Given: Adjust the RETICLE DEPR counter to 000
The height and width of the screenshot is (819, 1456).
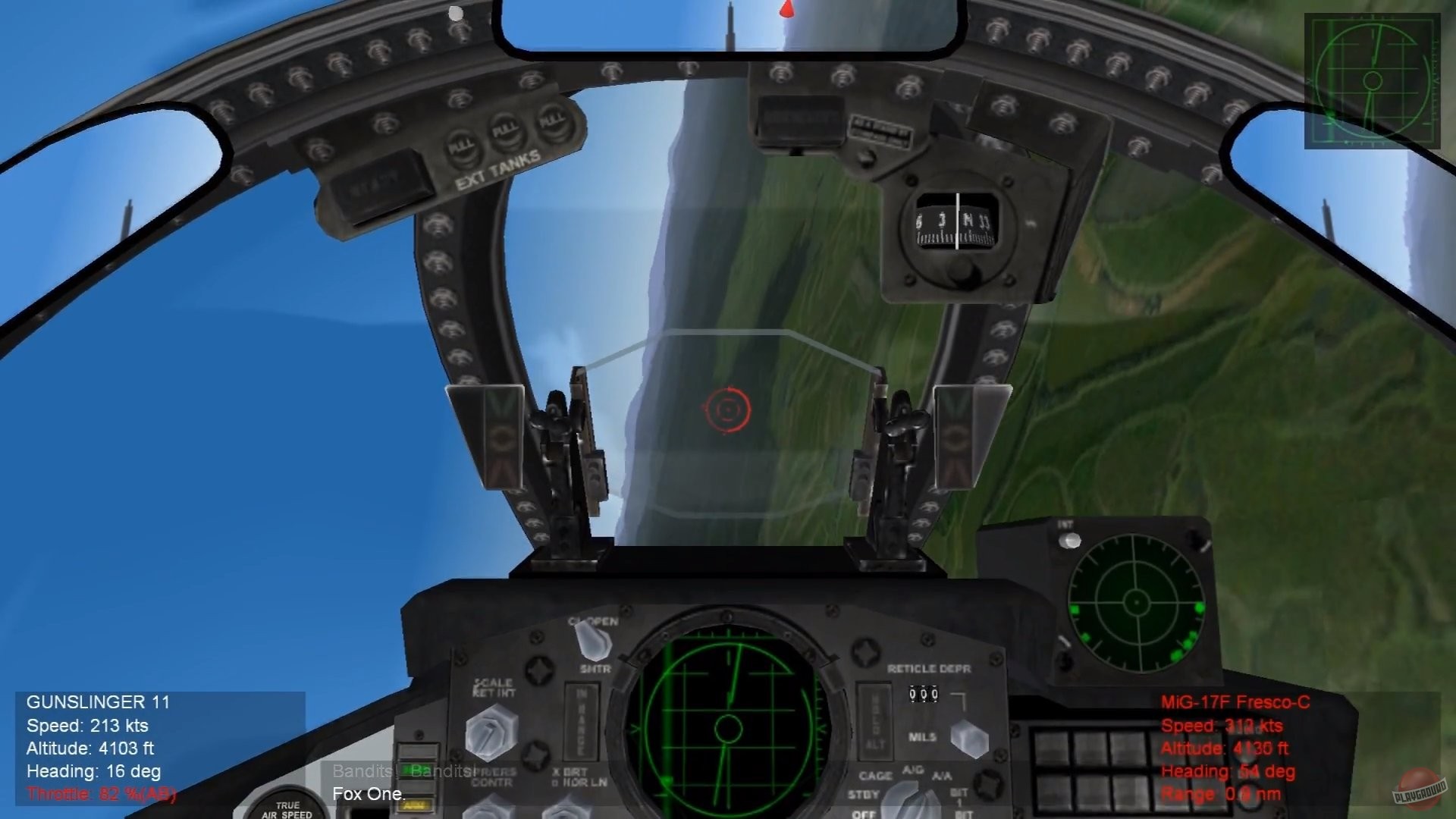Looking at the screenshot, I should pyautogui.click(x=924, y=694).
